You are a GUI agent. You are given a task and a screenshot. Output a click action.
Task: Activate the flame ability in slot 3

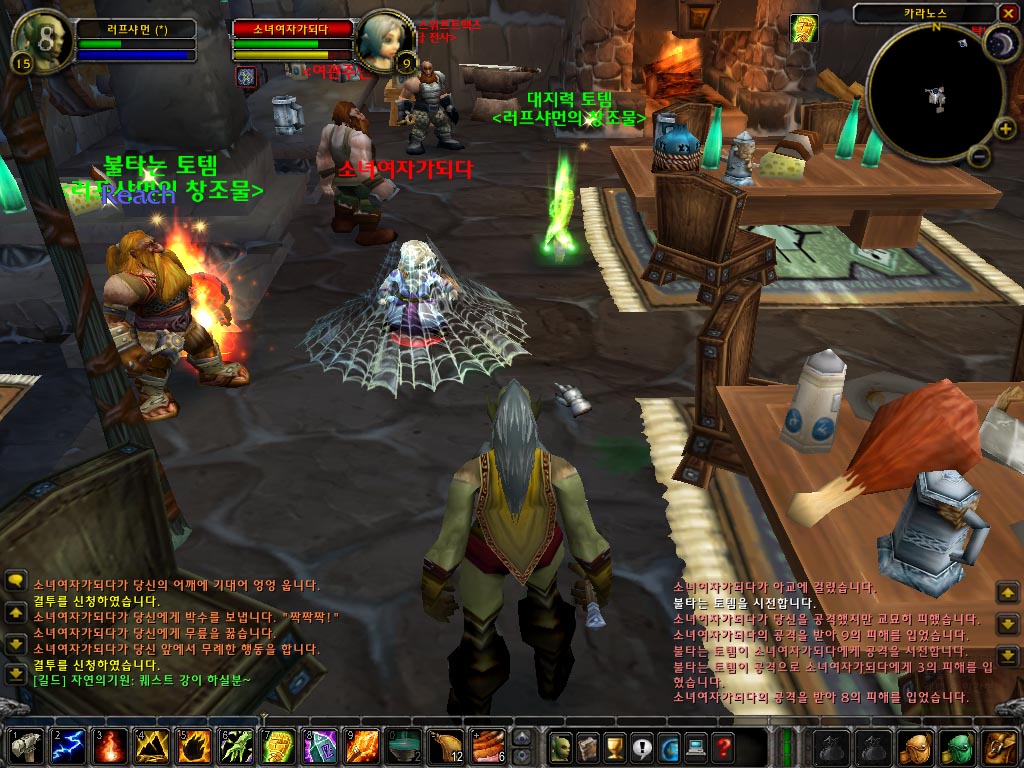tap(108, 747)
